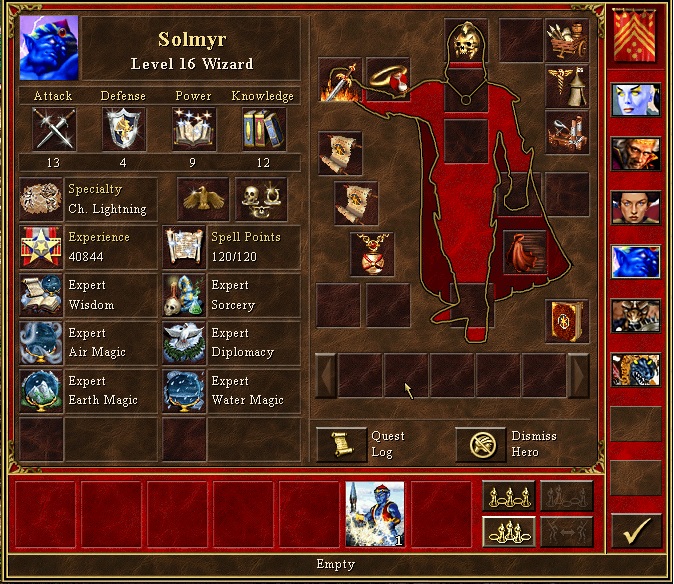Viewport: 674px width, 584px height.
Task: Open the Quest Log
Action: tap(341, 444)
